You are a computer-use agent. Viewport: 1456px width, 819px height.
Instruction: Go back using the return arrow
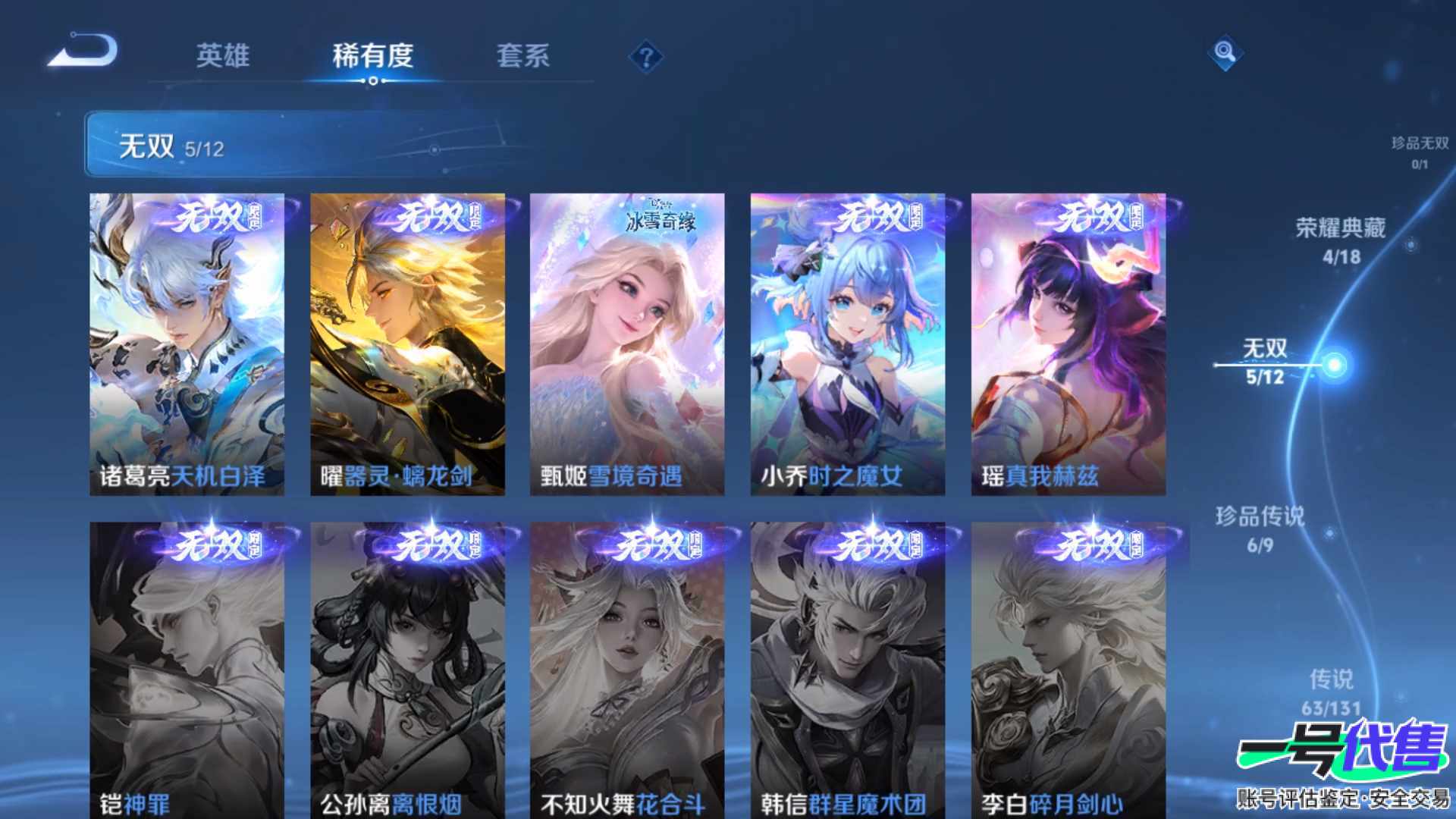pyautogui.click(x=83, y=52)
